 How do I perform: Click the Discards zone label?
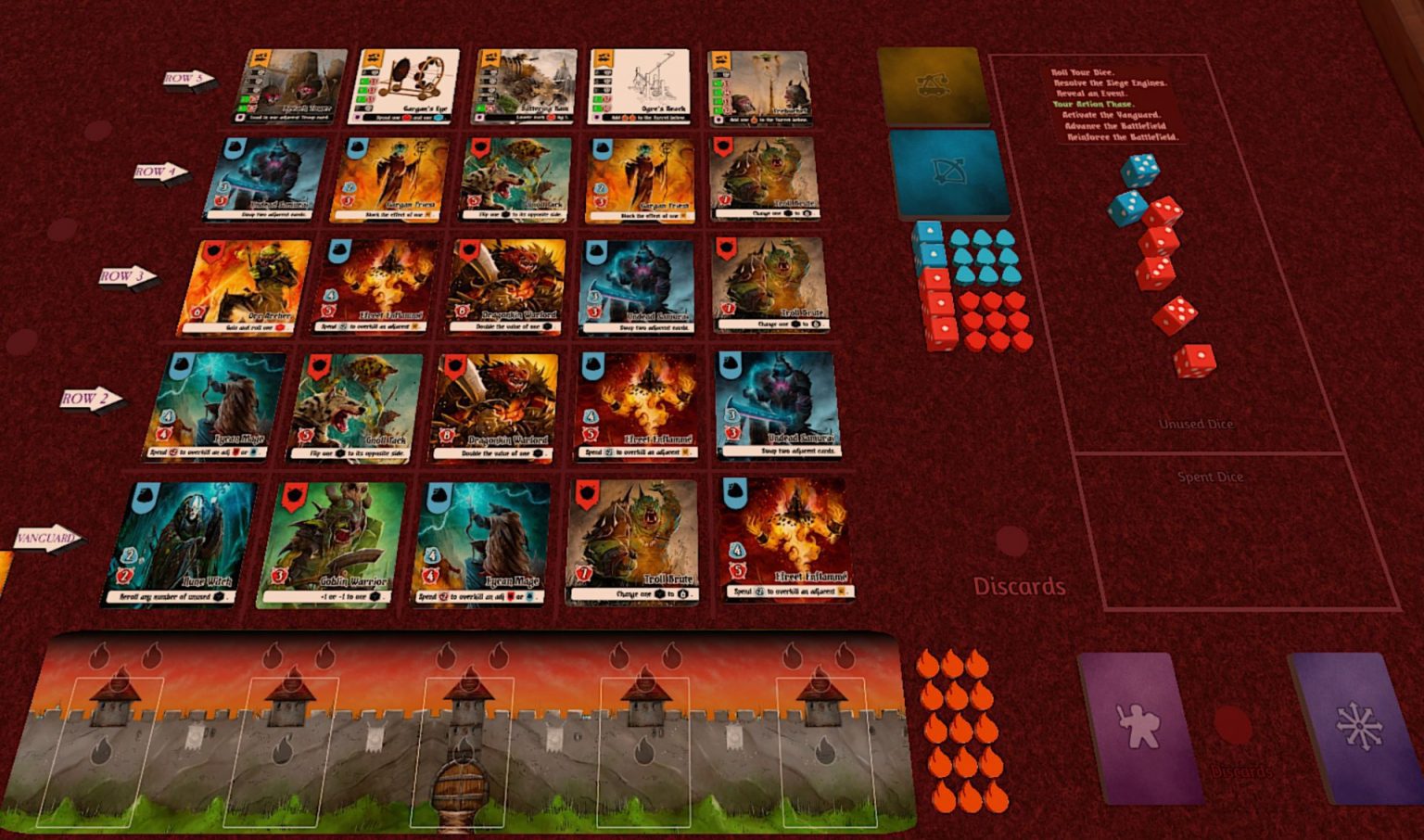(x=1021, y=586)
